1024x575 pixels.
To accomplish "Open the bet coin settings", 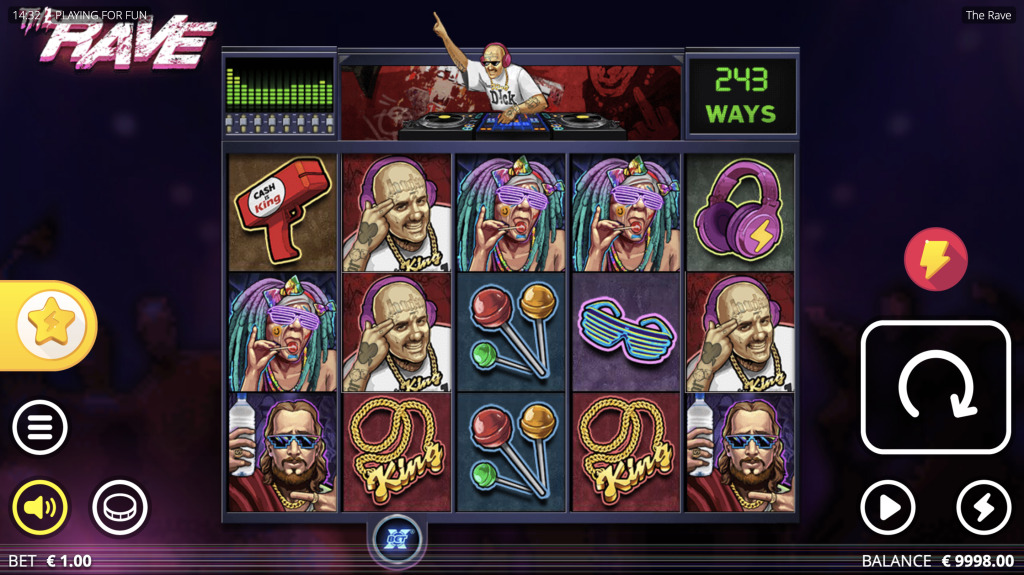I will tap(120, 508).
